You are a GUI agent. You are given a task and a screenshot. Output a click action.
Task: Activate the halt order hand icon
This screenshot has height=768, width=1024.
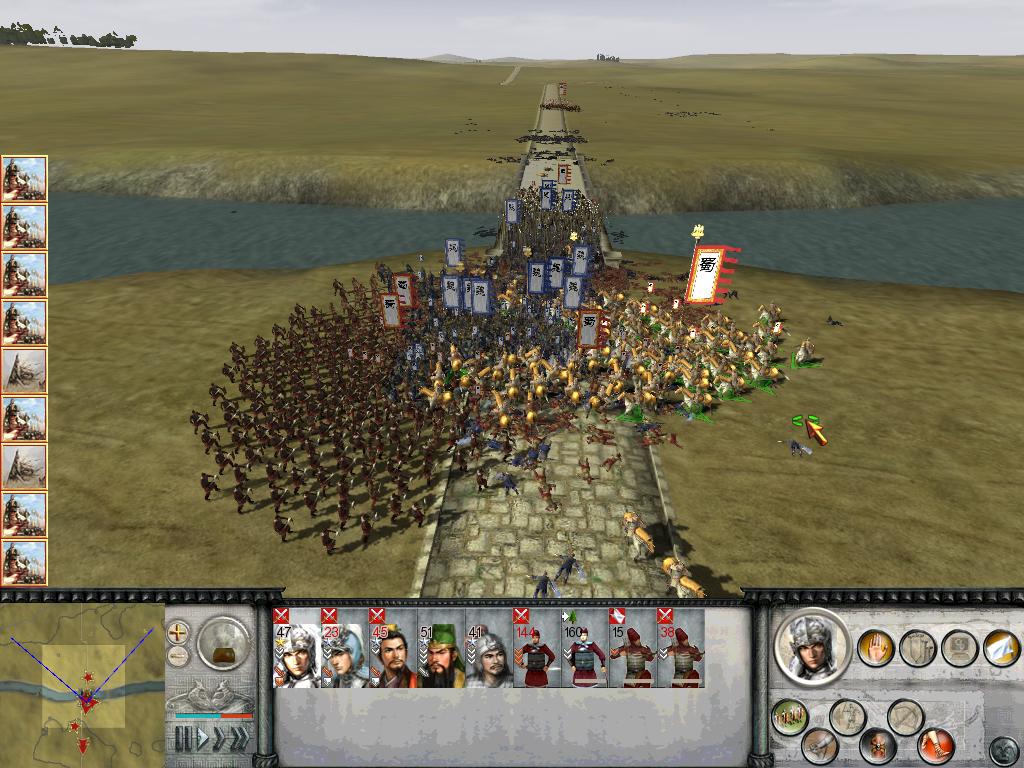[875, 648]
